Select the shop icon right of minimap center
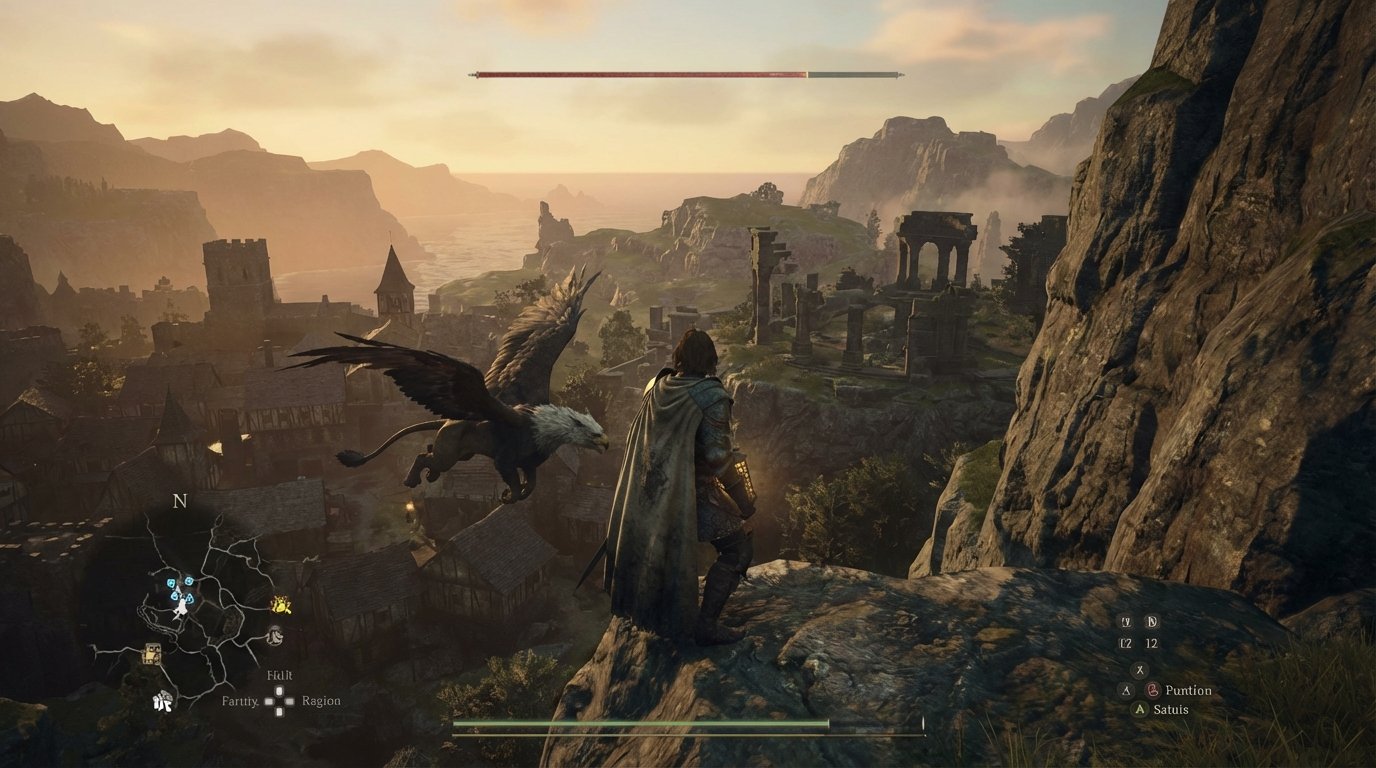Image resolution: width=1376 pixels, height=768 pixels. coord(276,635)
